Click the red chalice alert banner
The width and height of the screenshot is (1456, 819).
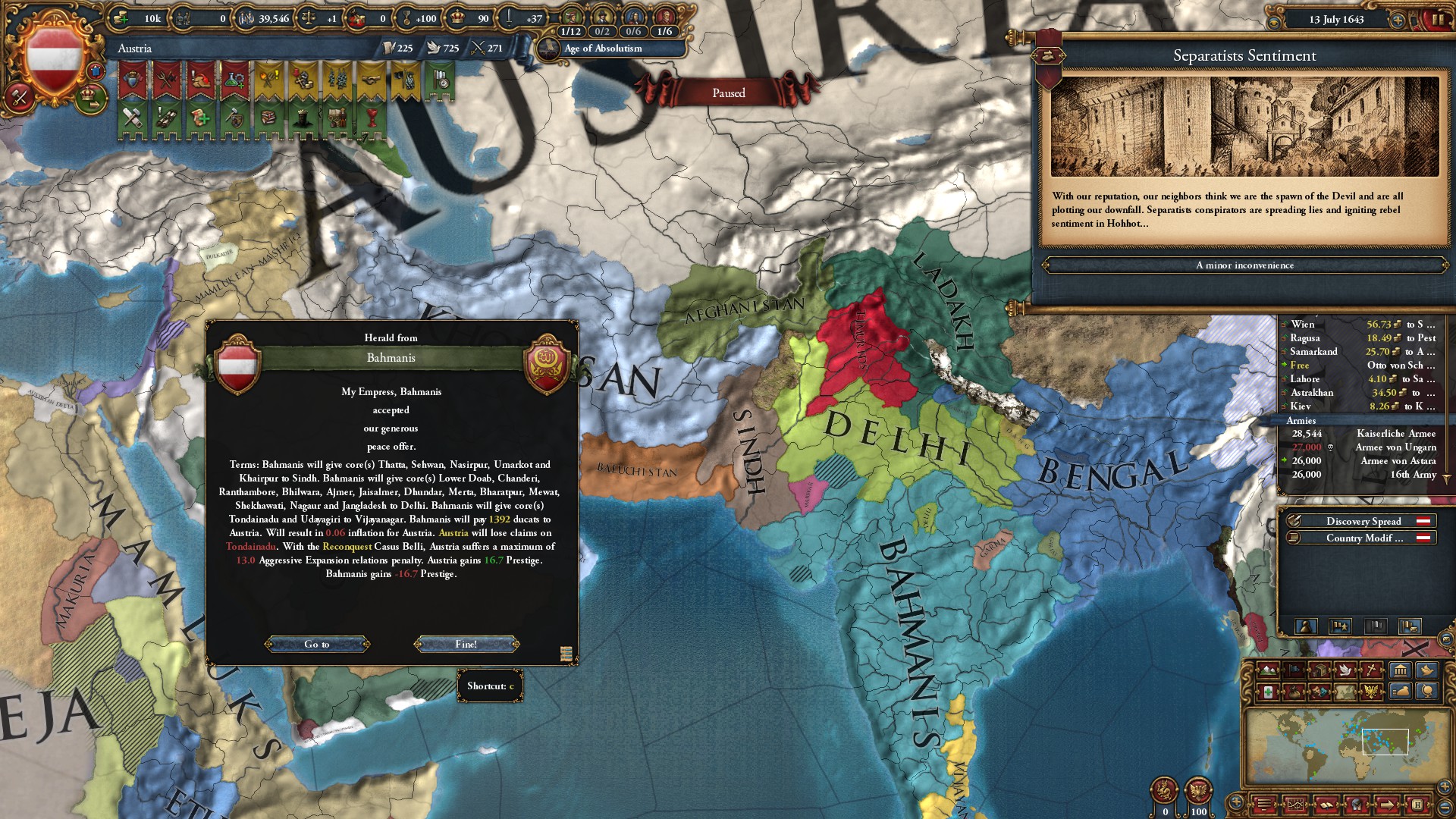click(370, 118)
